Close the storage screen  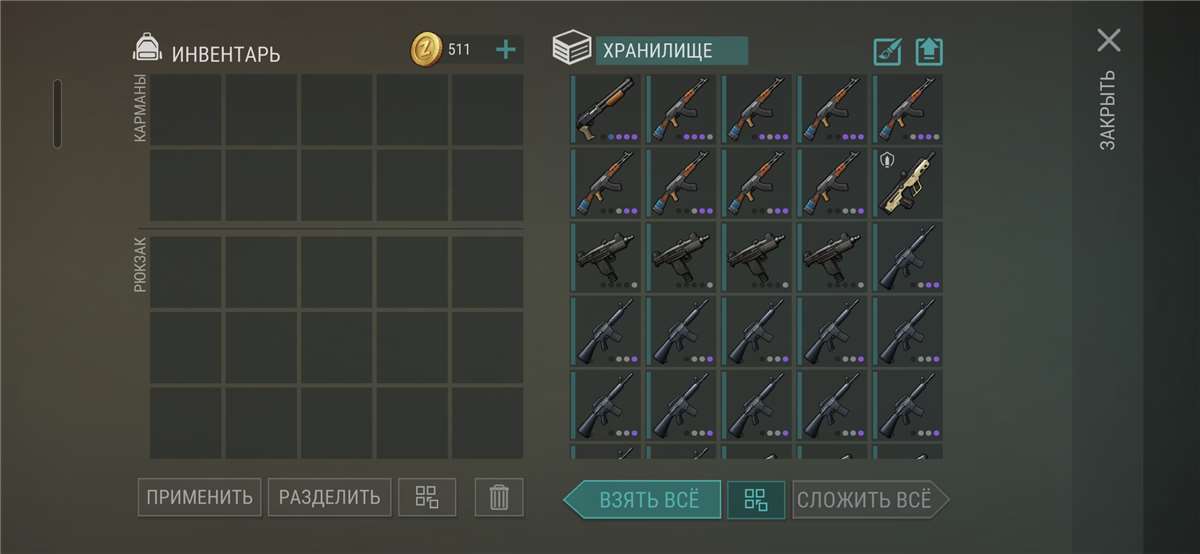click(1108, 41)
